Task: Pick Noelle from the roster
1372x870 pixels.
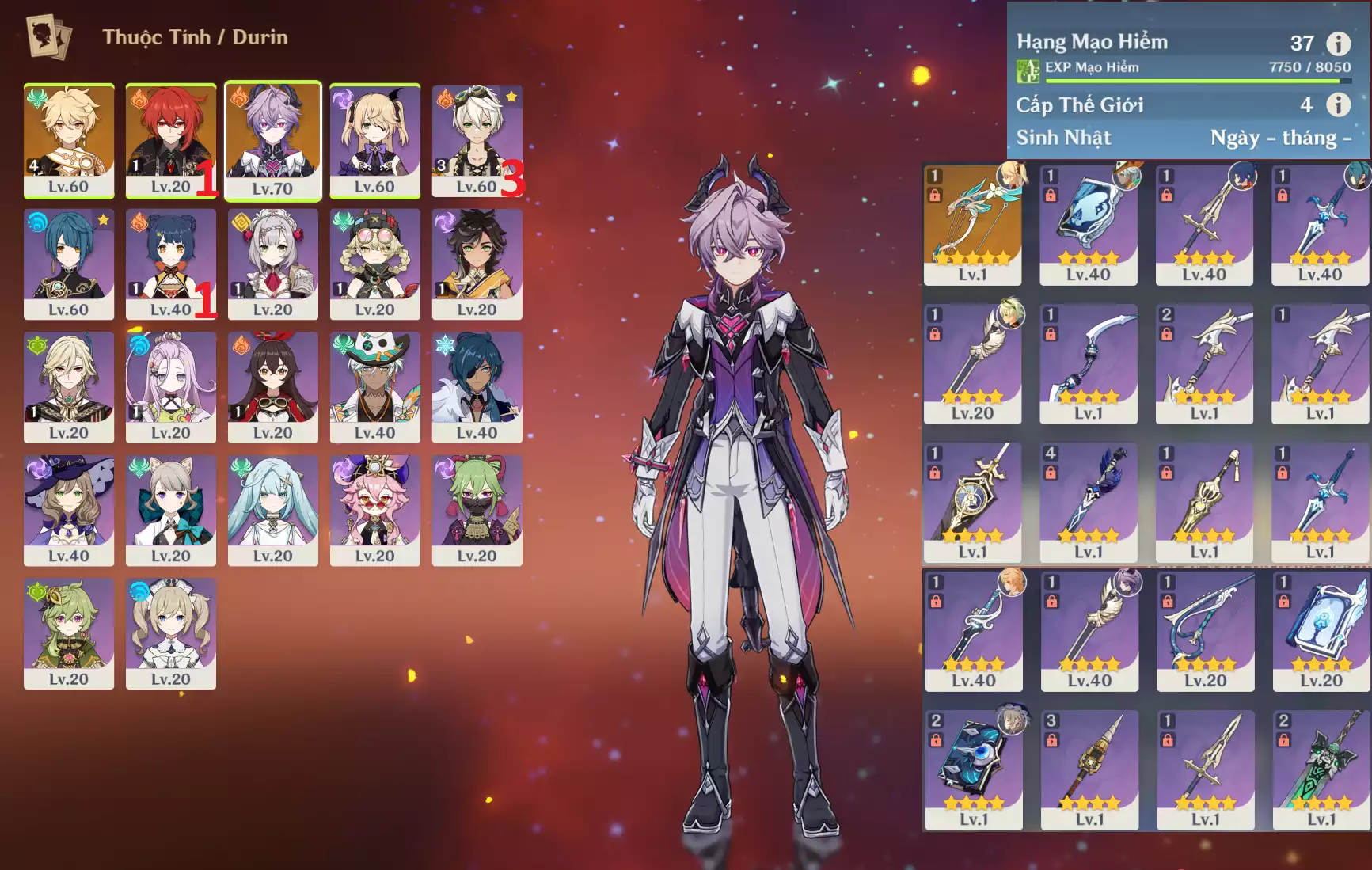Action: point(272,264)
